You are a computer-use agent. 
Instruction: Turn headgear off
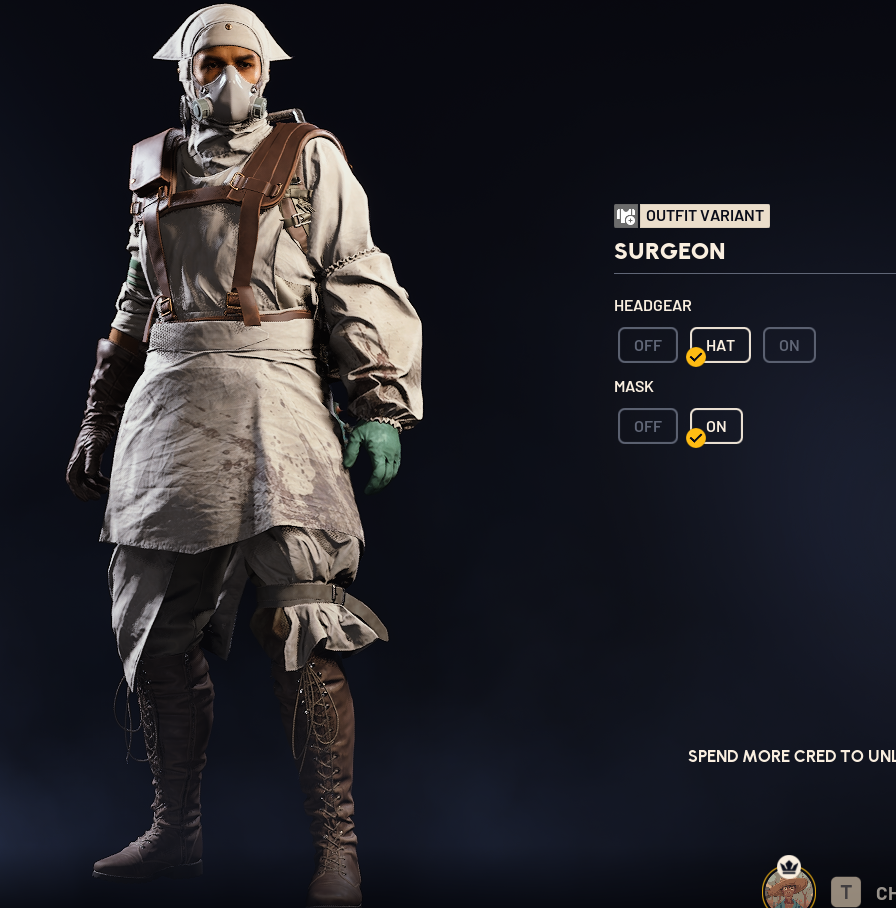[x=647, y=345]
